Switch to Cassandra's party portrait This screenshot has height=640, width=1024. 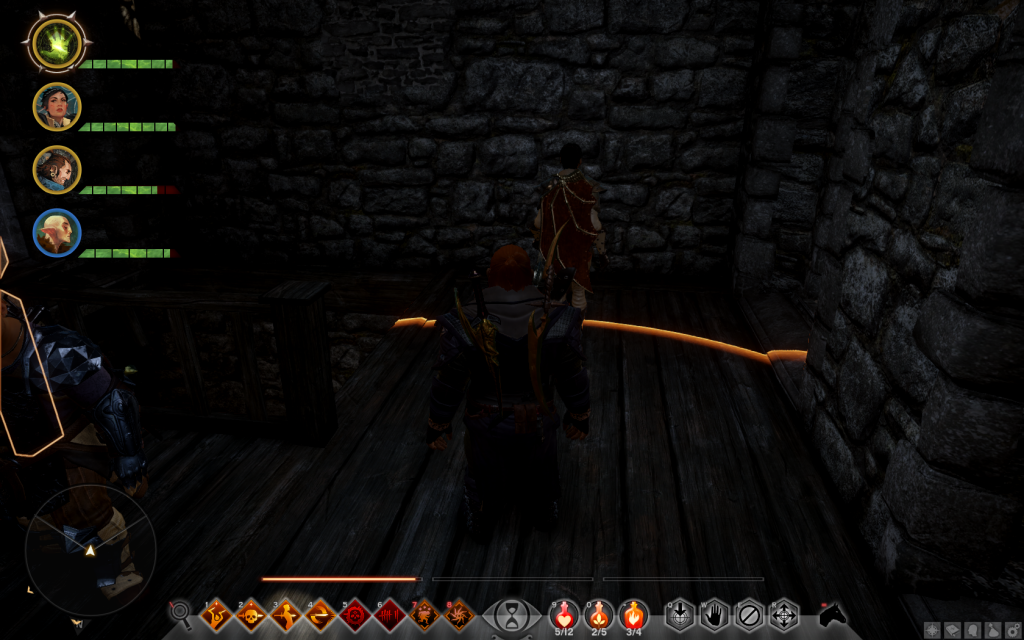click(x=57, y=106)
